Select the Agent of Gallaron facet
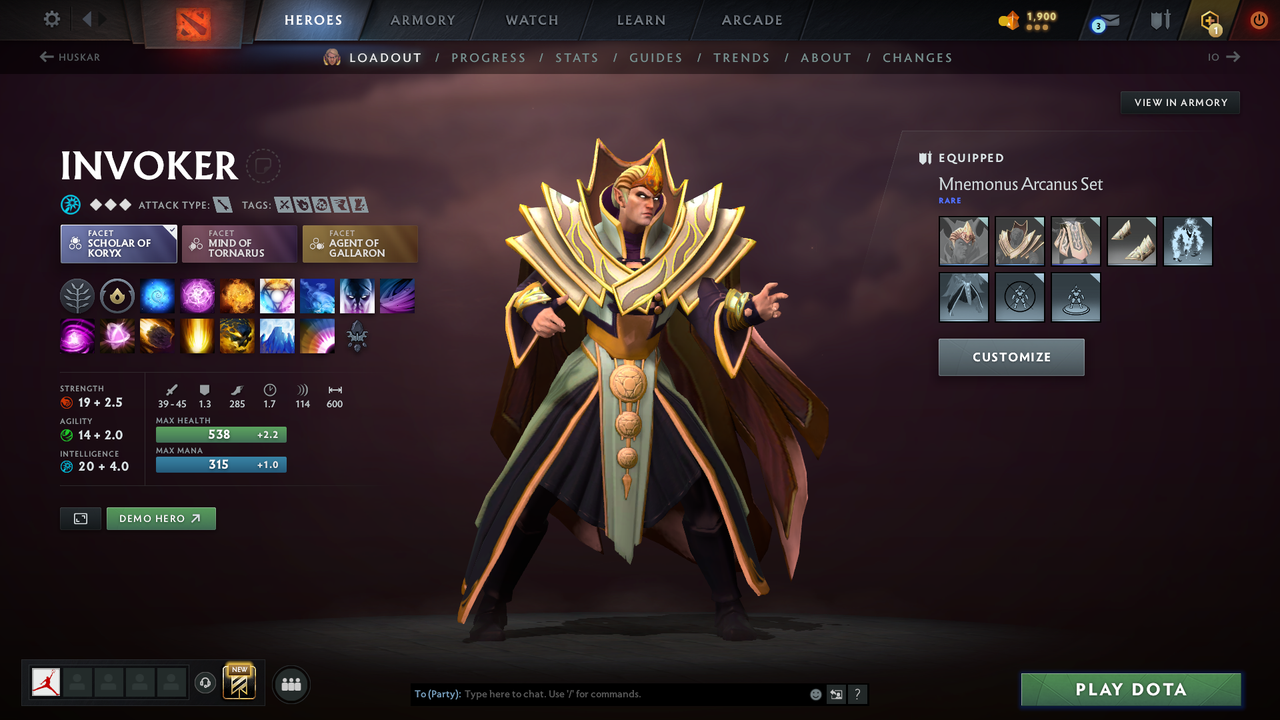 (360, 243)
